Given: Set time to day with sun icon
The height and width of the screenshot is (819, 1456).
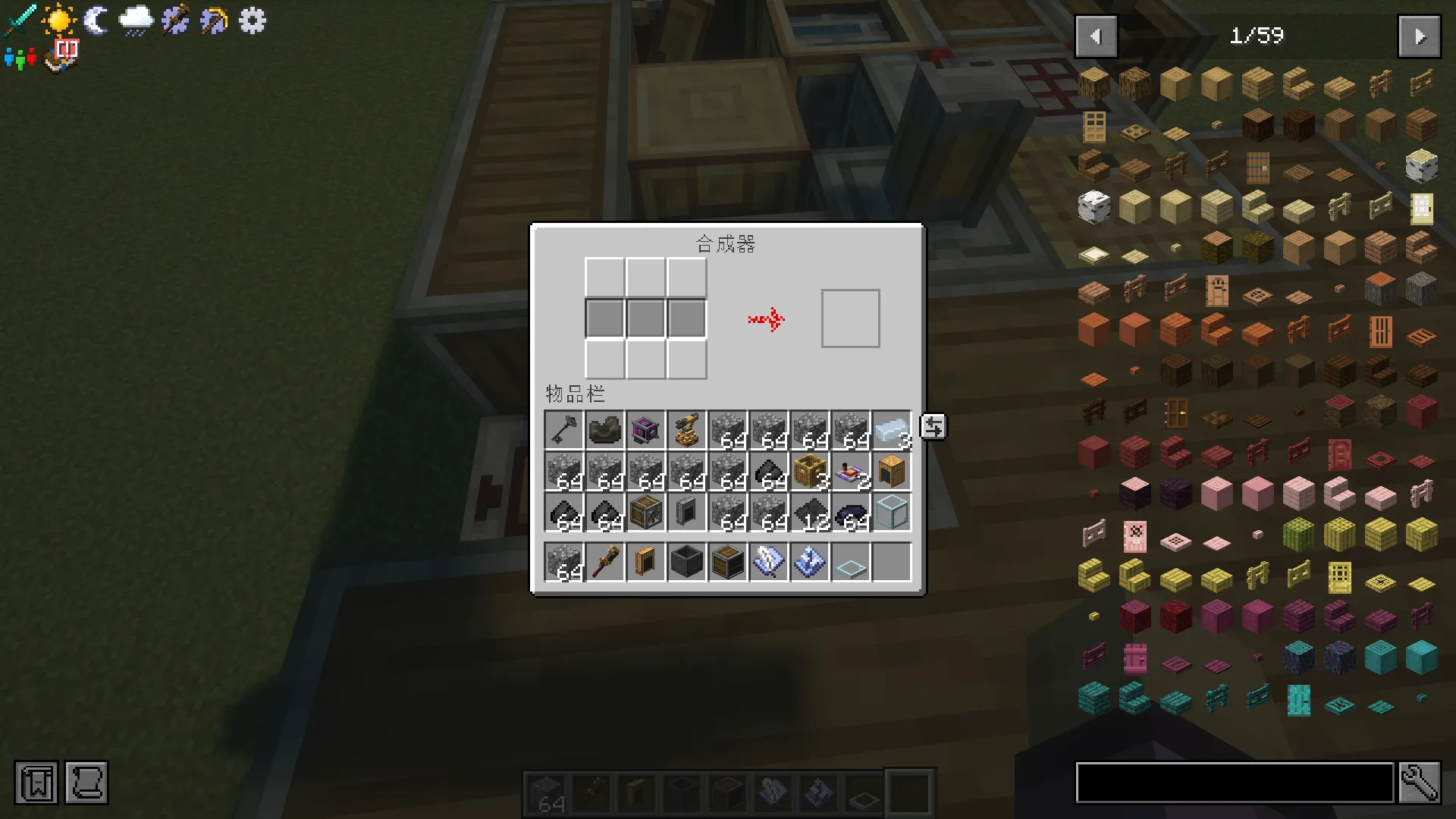Looking at the screenshot, I should [58, 20].
